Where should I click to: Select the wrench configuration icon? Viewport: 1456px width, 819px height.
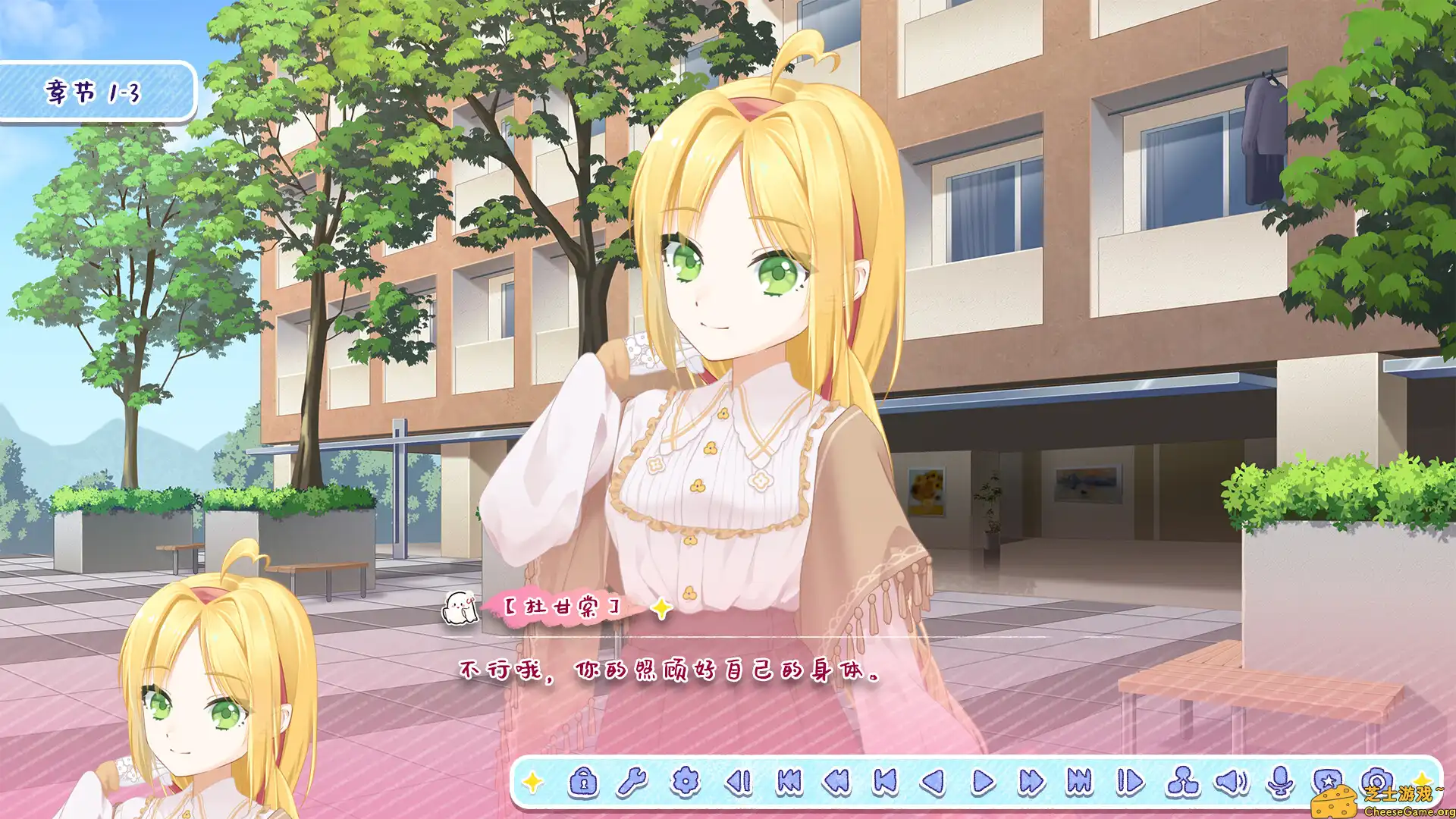[x=632, y=780]
